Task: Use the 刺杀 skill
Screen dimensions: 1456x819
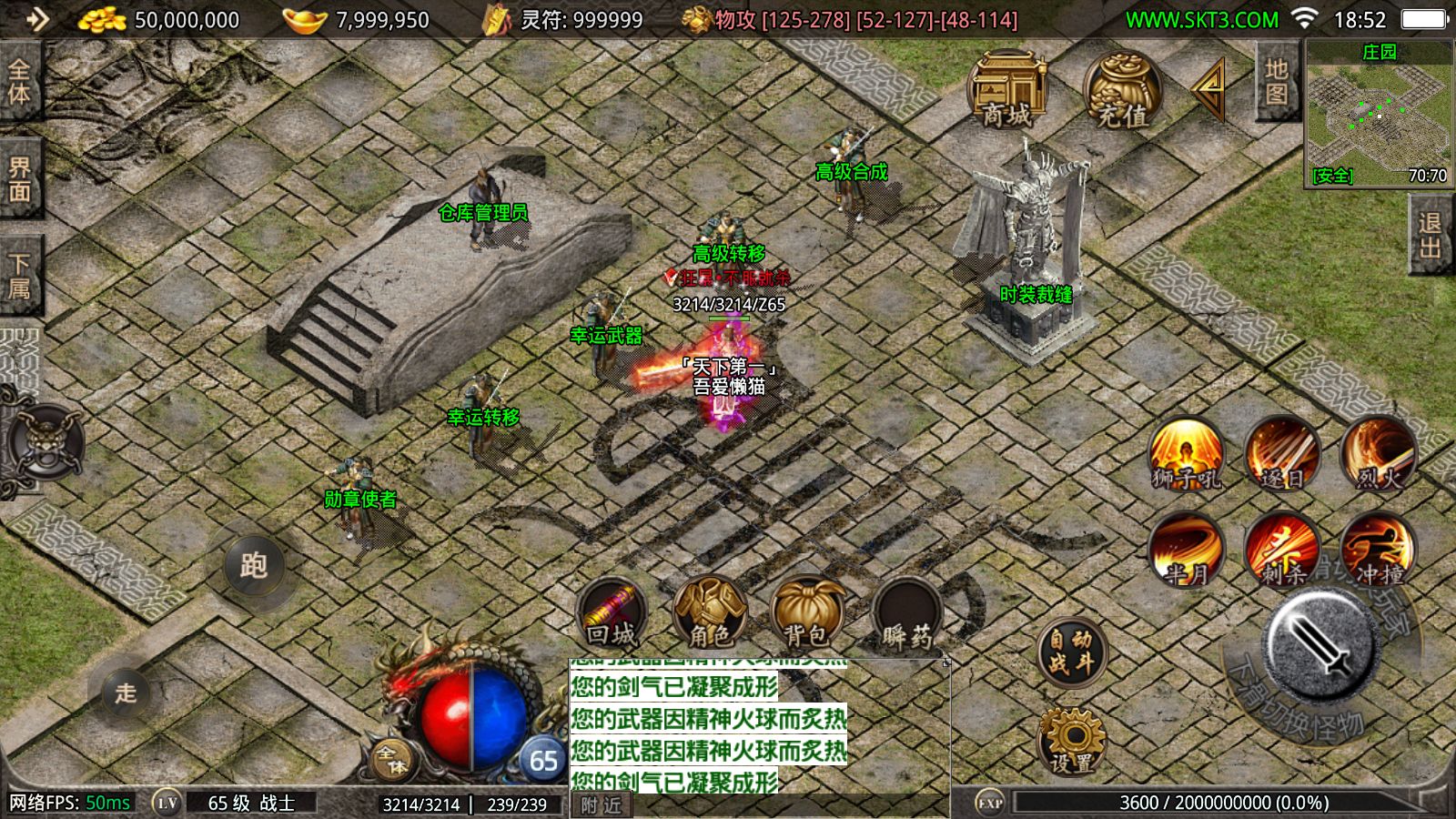Action: click(x=1282, y=549)
